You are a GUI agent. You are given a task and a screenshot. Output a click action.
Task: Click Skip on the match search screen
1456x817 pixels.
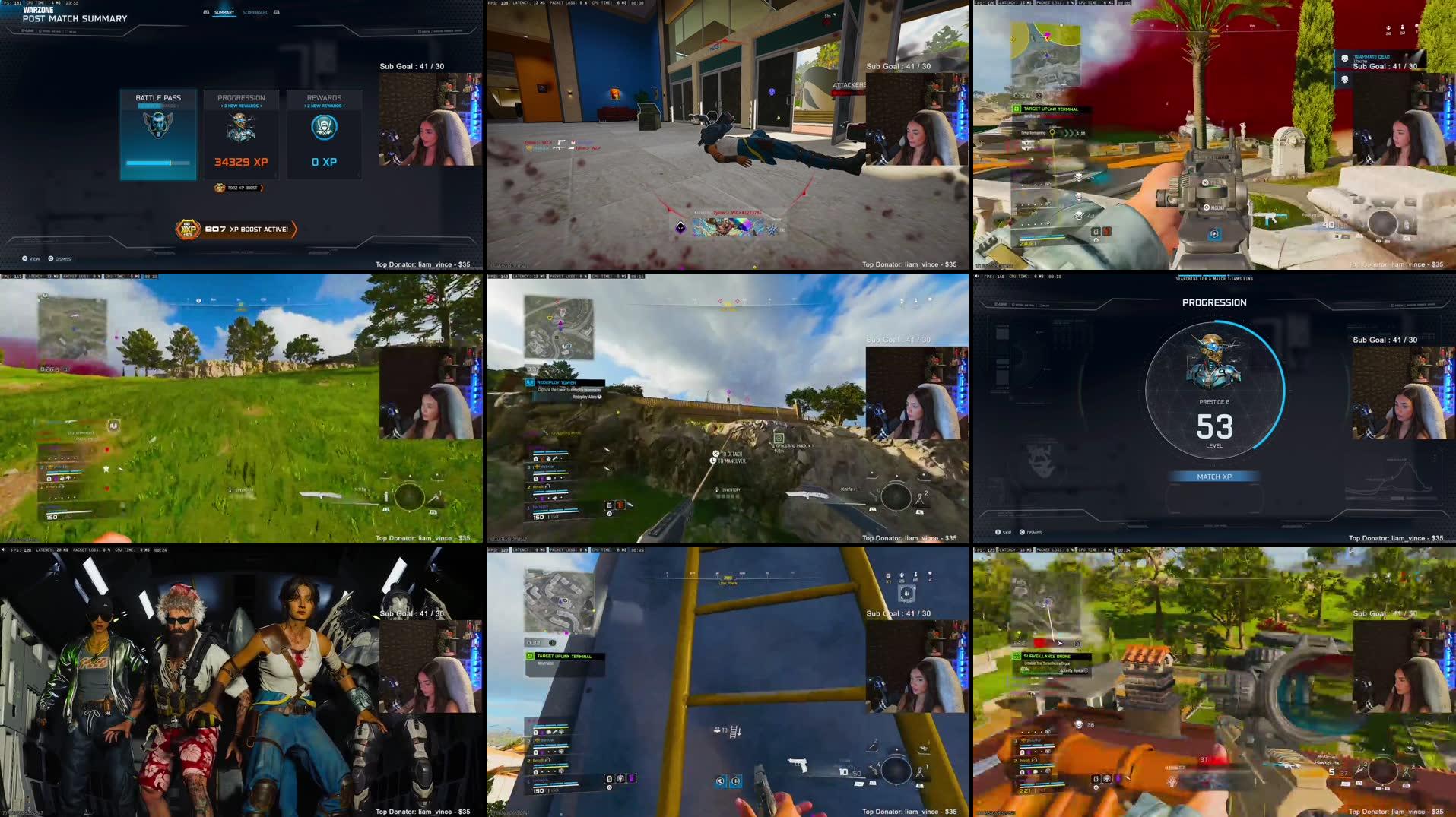1004,532
